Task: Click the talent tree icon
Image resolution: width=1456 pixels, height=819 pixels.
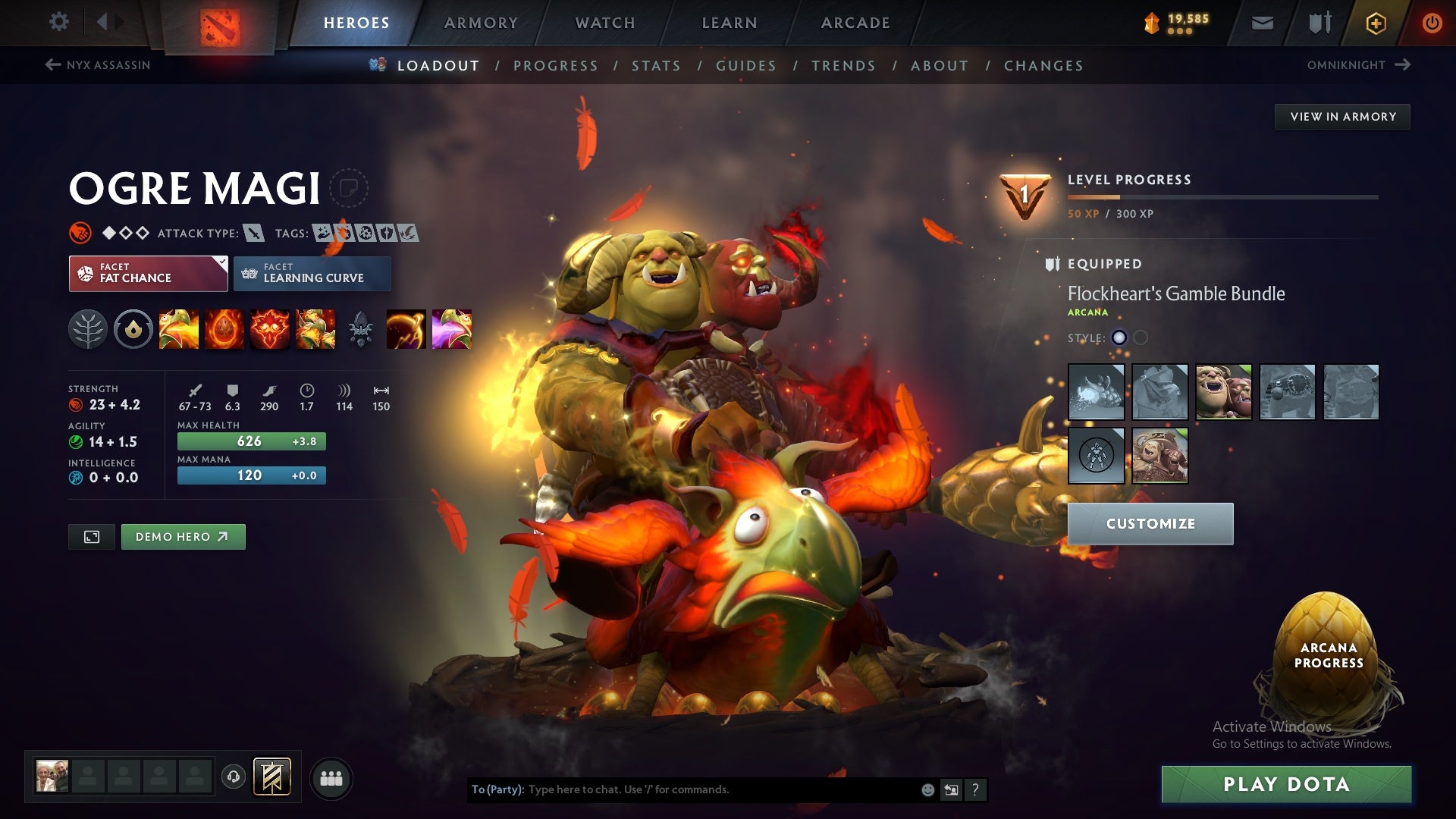Action: pyautogui.click(x=89, y=329)
